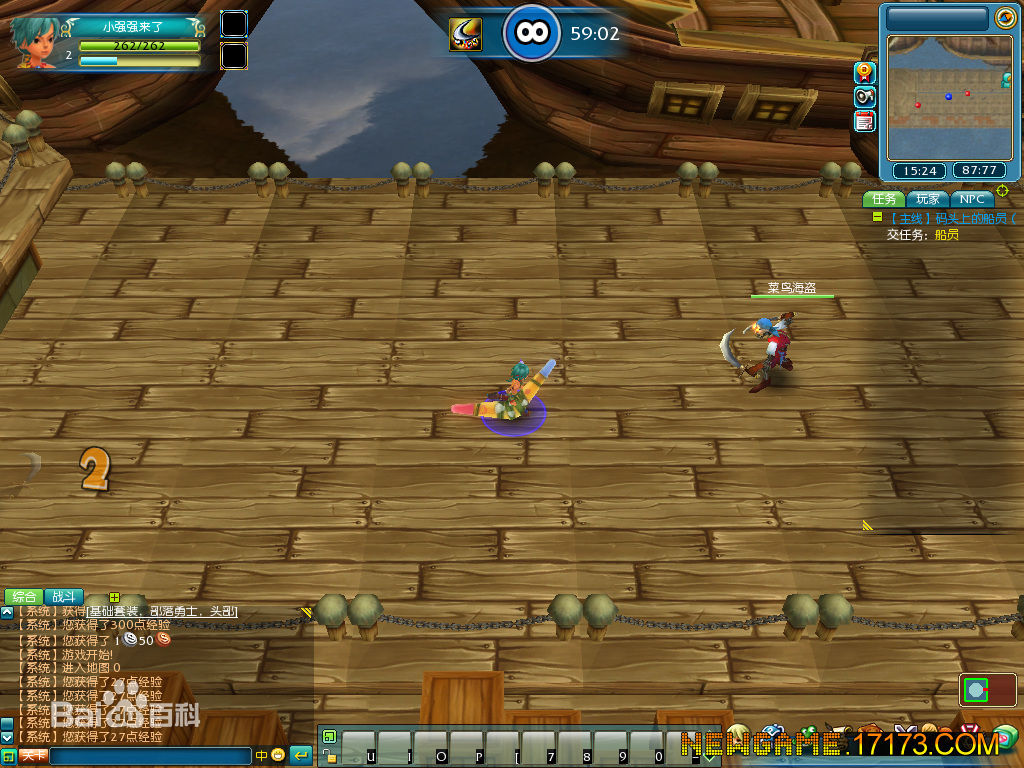Viewport: 1024px width, 768px height.
Task: Click the 关卡 chat channel button
Action: (x=33, y=756)
